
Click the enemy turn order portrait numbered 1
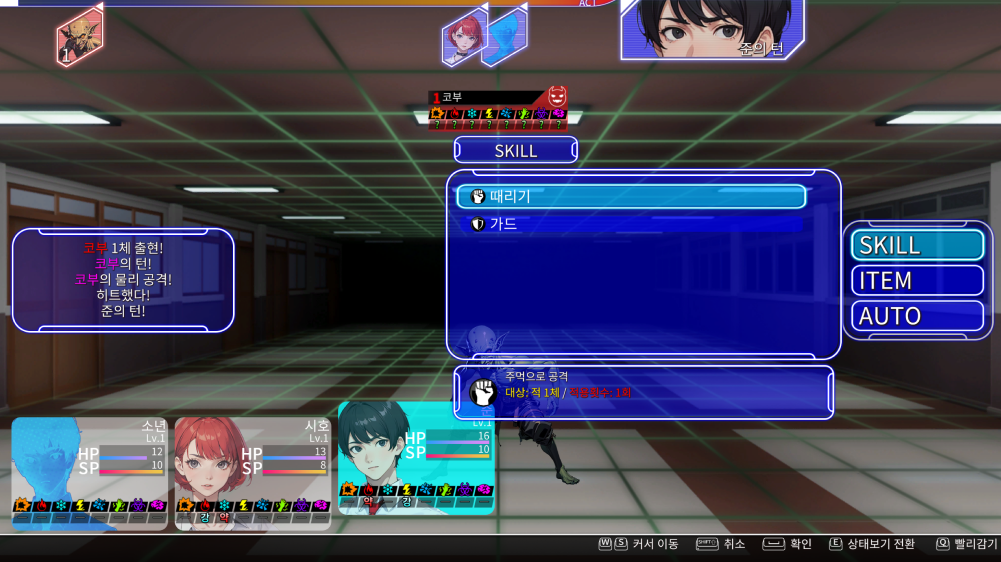pyautogui.click(x=79, y=36)
